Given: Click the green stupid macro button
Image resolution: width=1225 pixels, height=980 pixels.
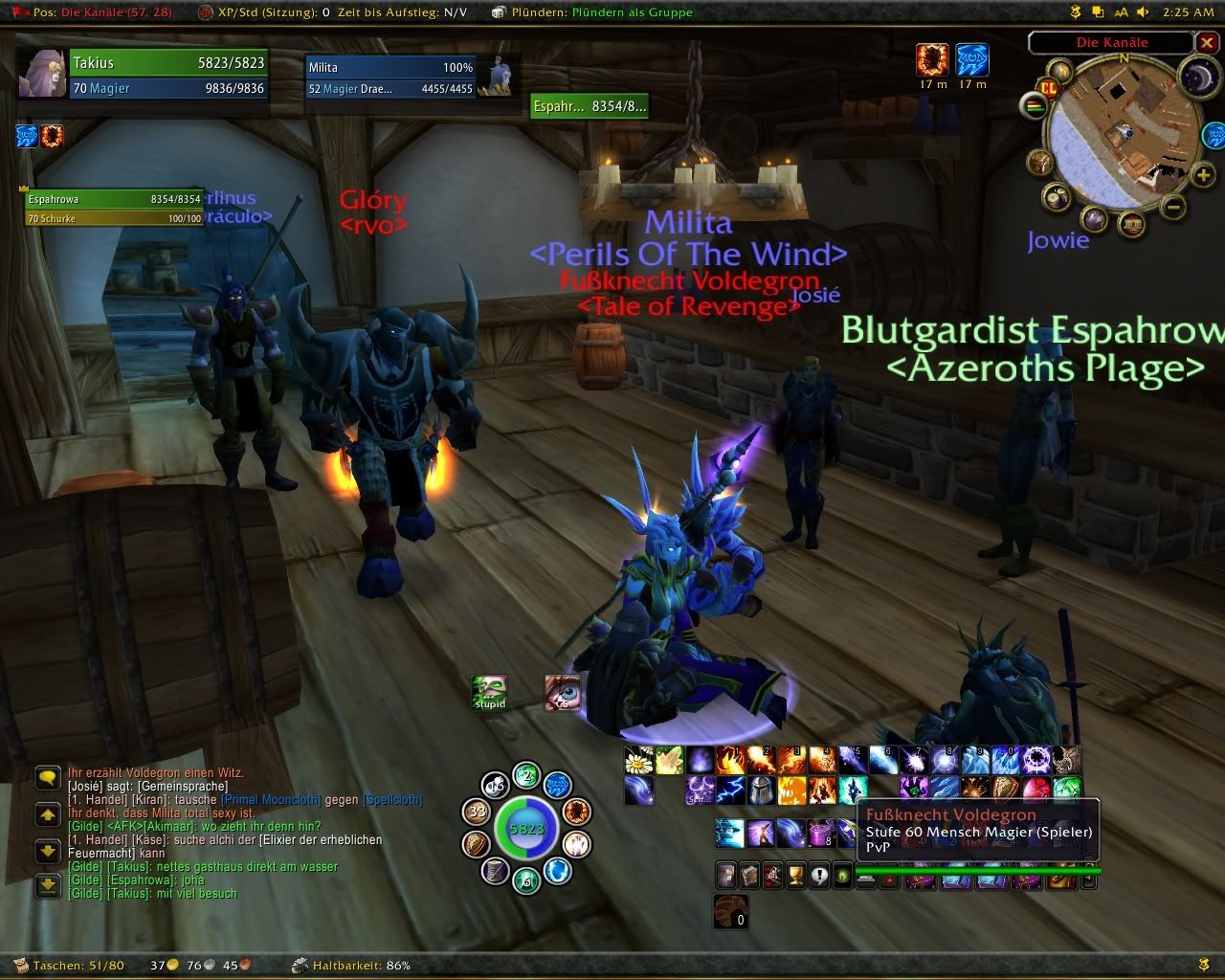Looking at the screenshot, I should (x=489, y=693).
